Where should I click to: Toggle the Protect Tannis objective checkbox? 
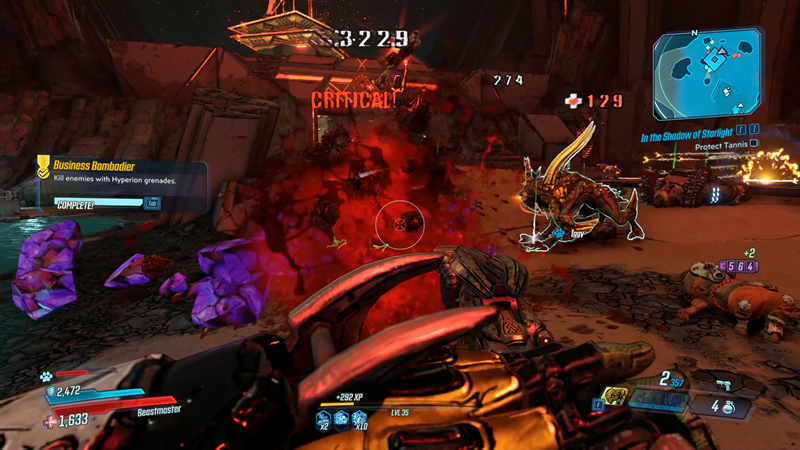pyautogui.click(x=753, y=144)
